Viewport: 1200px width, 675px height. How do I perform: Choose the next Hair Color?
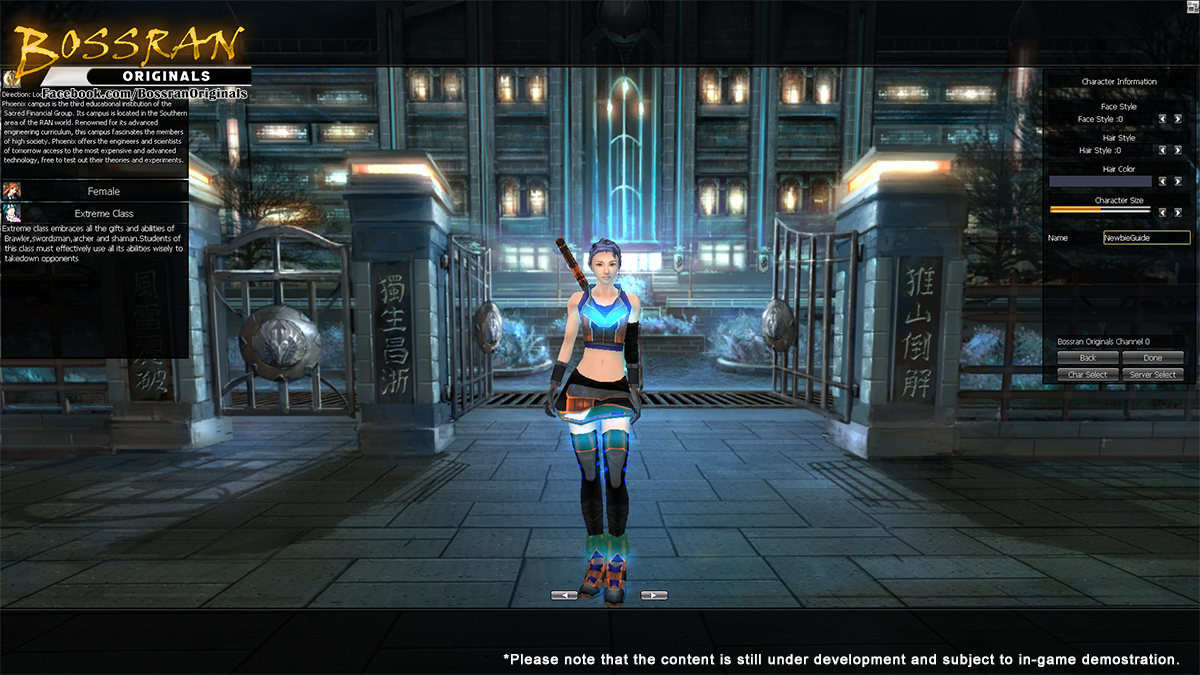1178,182
